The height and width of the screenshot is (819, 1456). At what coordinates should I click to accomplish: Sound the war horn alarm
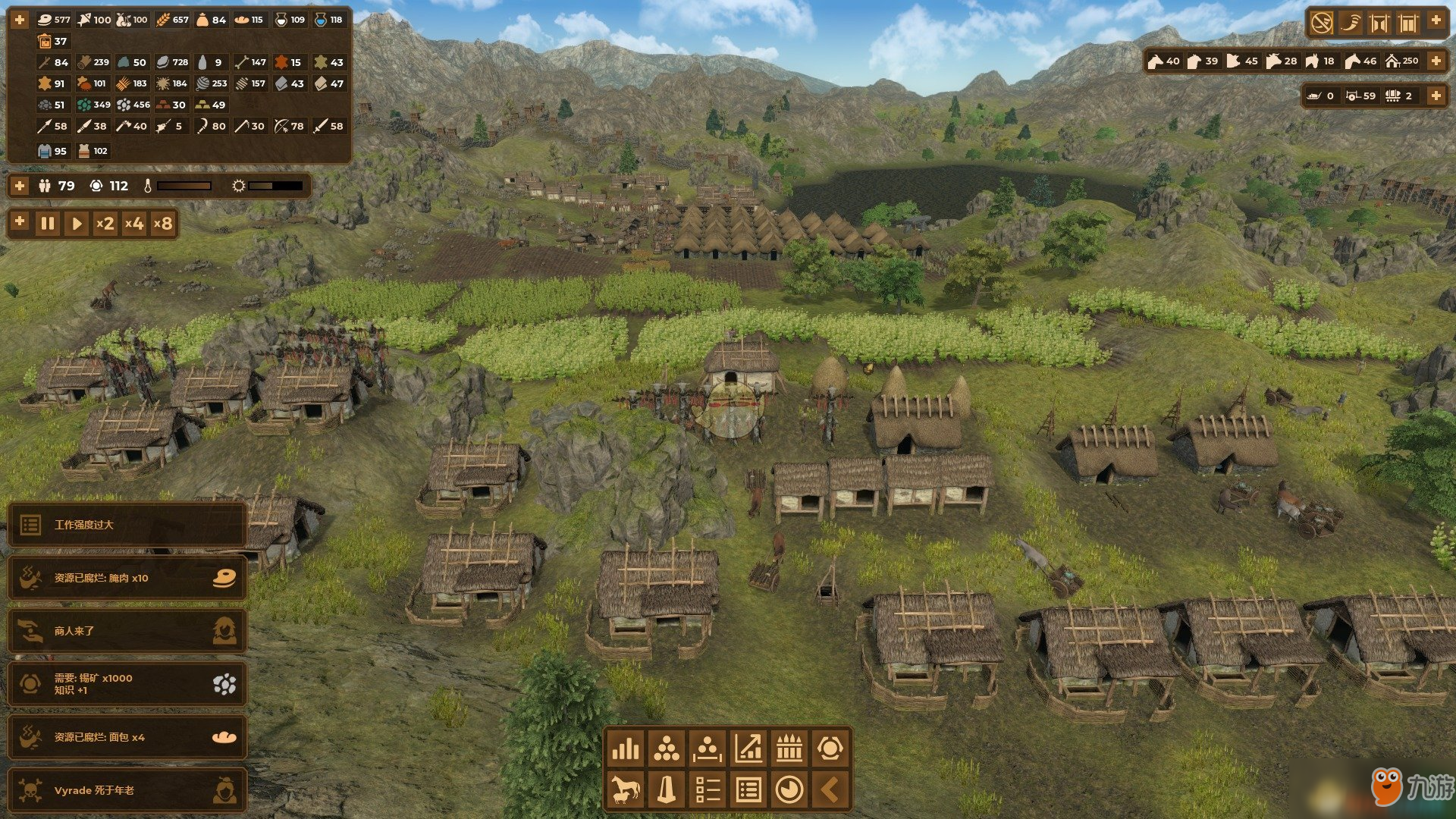coord(1350,23)
